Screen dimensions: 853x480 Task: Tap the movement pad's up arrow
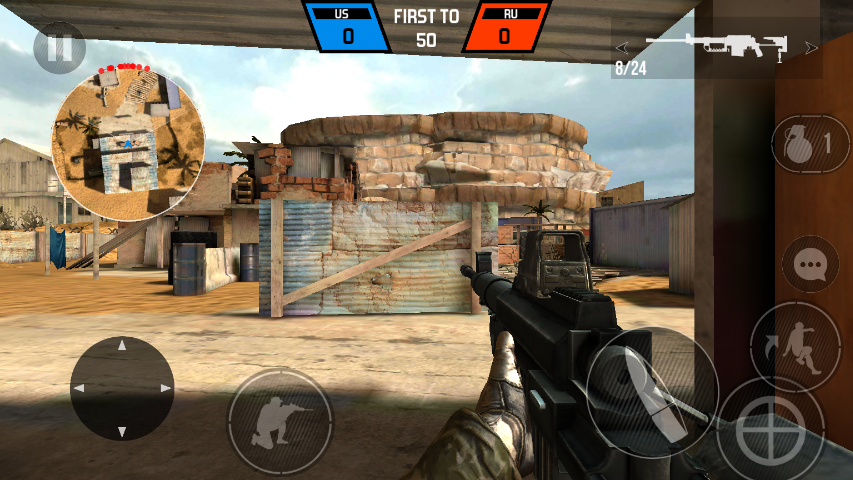pyautogui.click(x=122, y=345)
